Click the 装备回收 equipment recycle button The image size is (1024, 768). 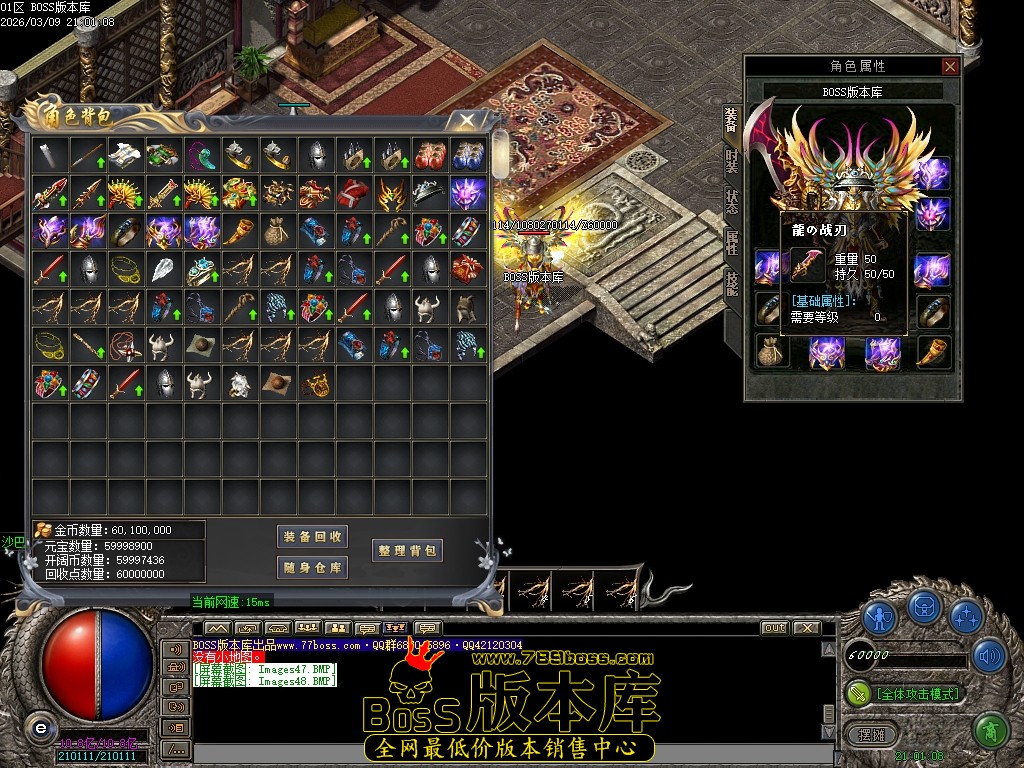(x=312, y=537)
